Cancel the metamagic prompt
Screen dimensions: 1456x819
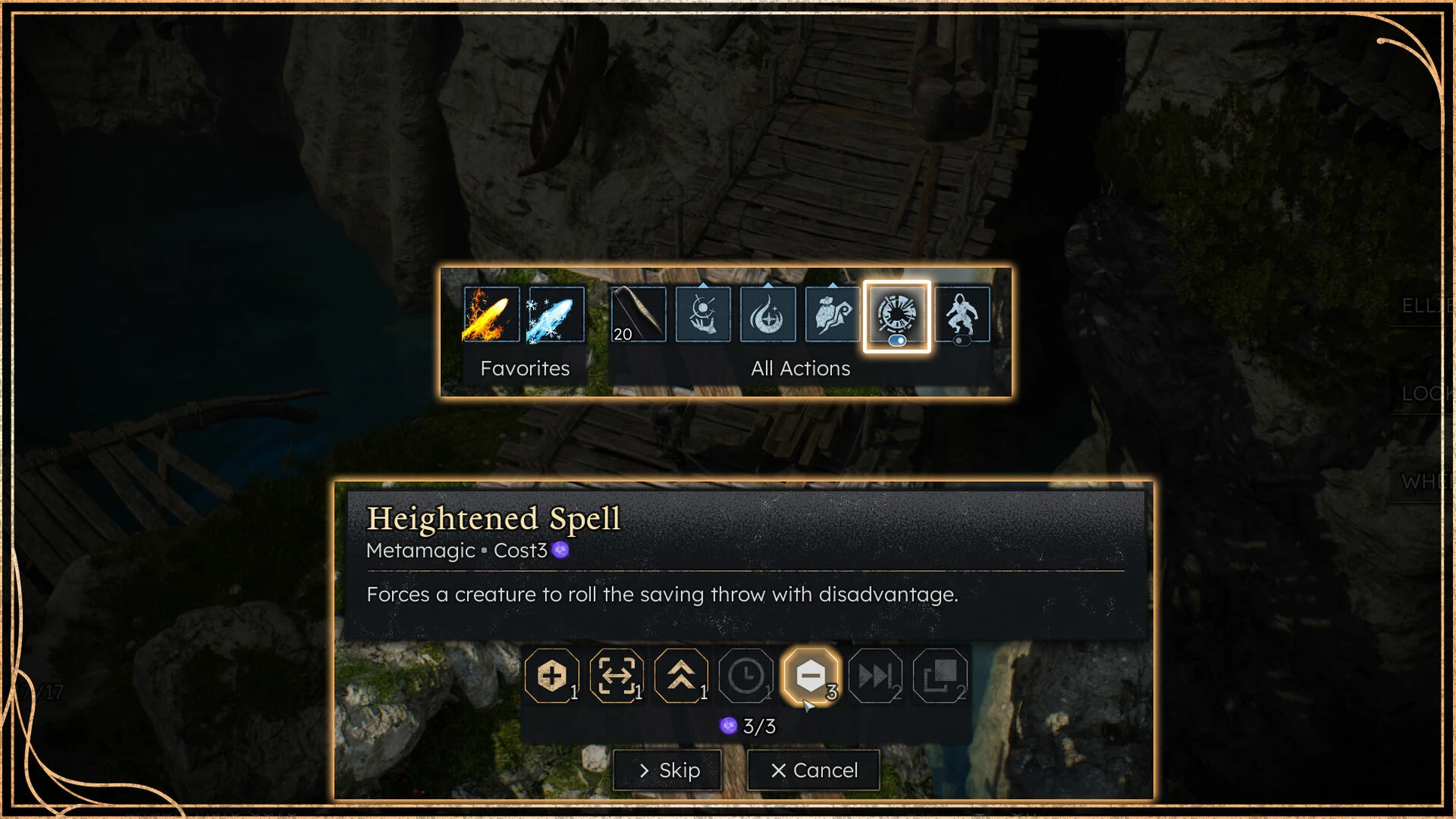tap(813, 770)
